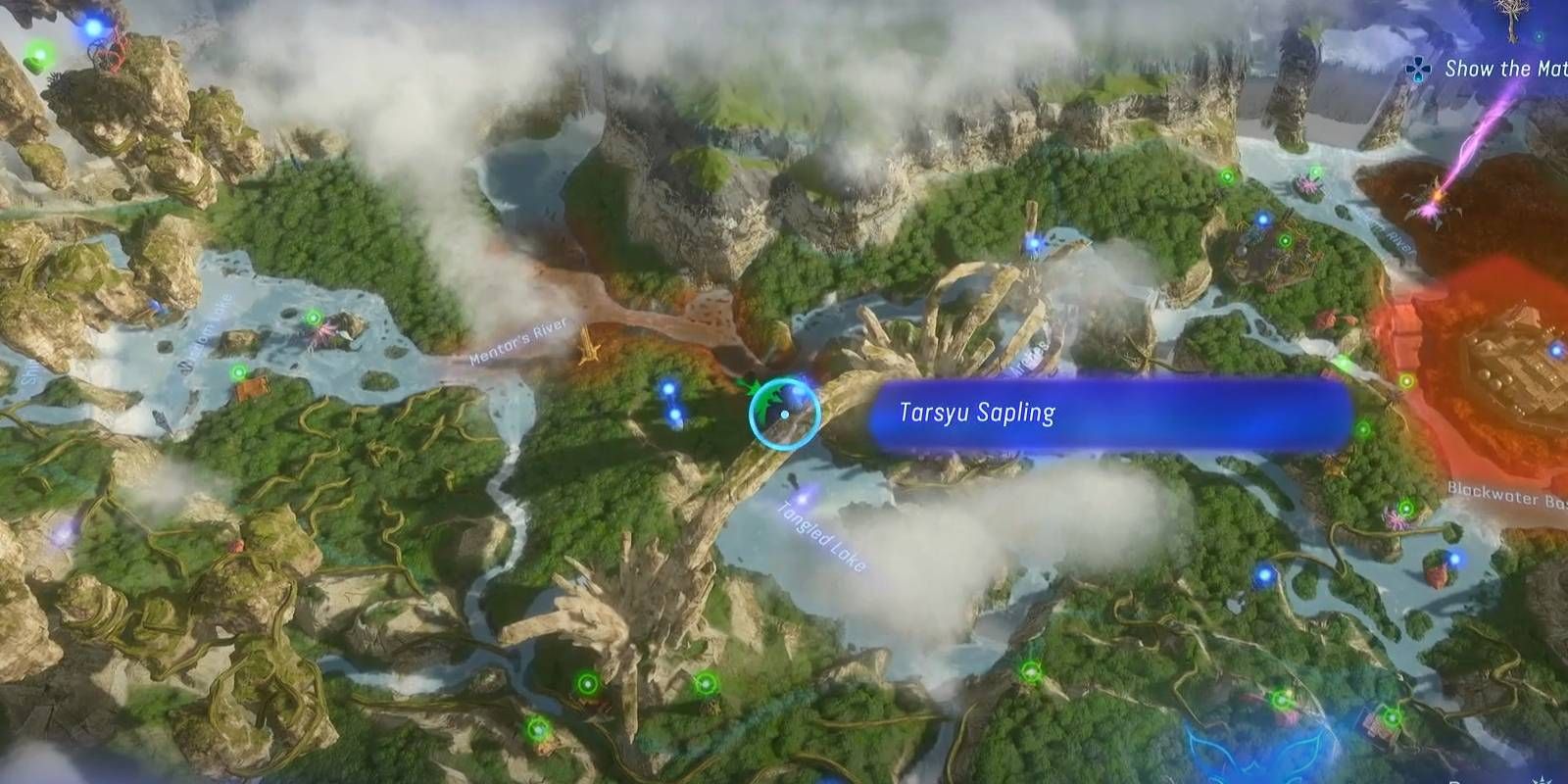The width and height of the screenshot is (1568, 784).
Task: Open the Blackwater Basin region label
Action: click(1499, 495)
